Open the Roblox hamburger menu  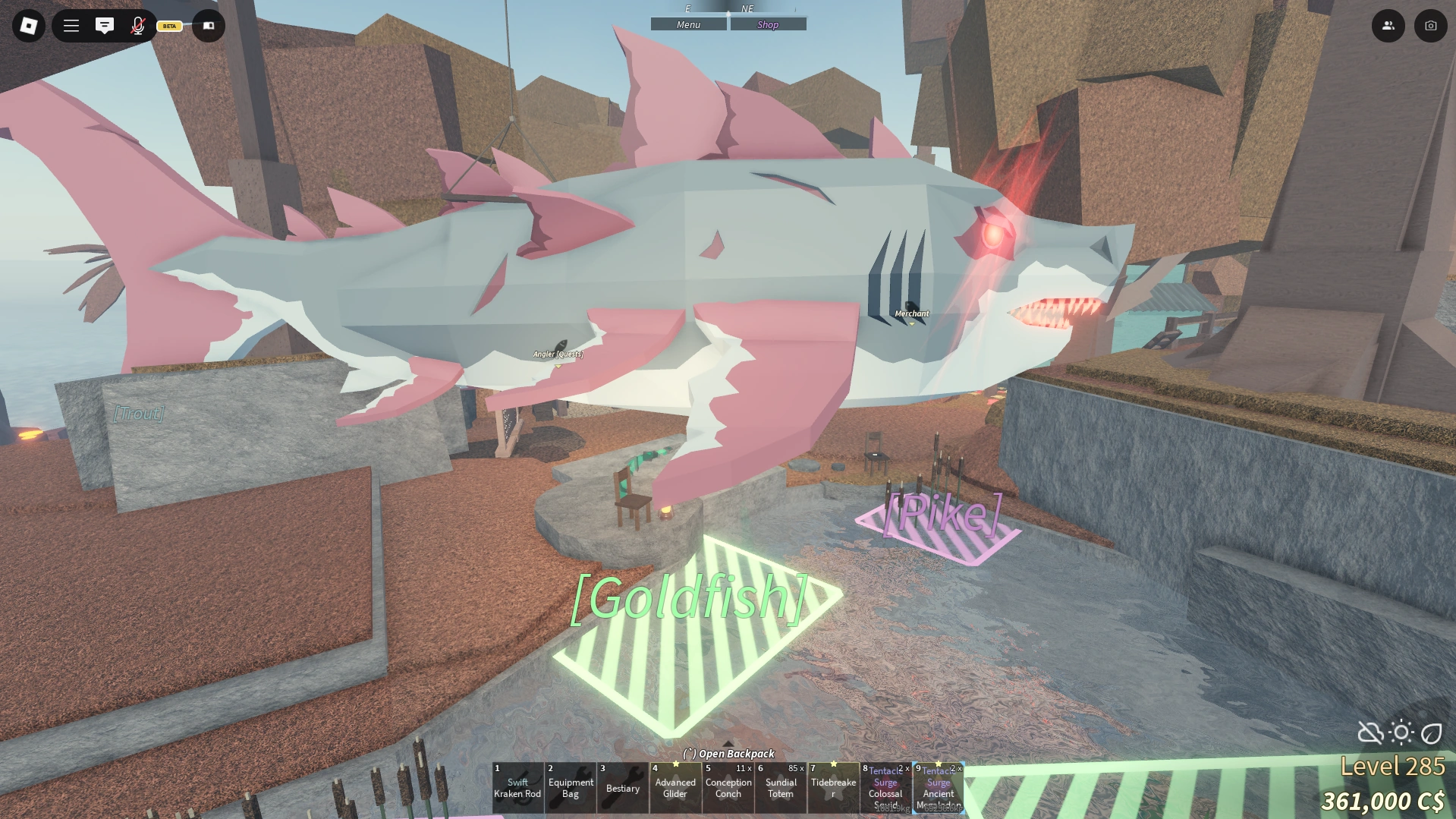[x=71, y=25]
